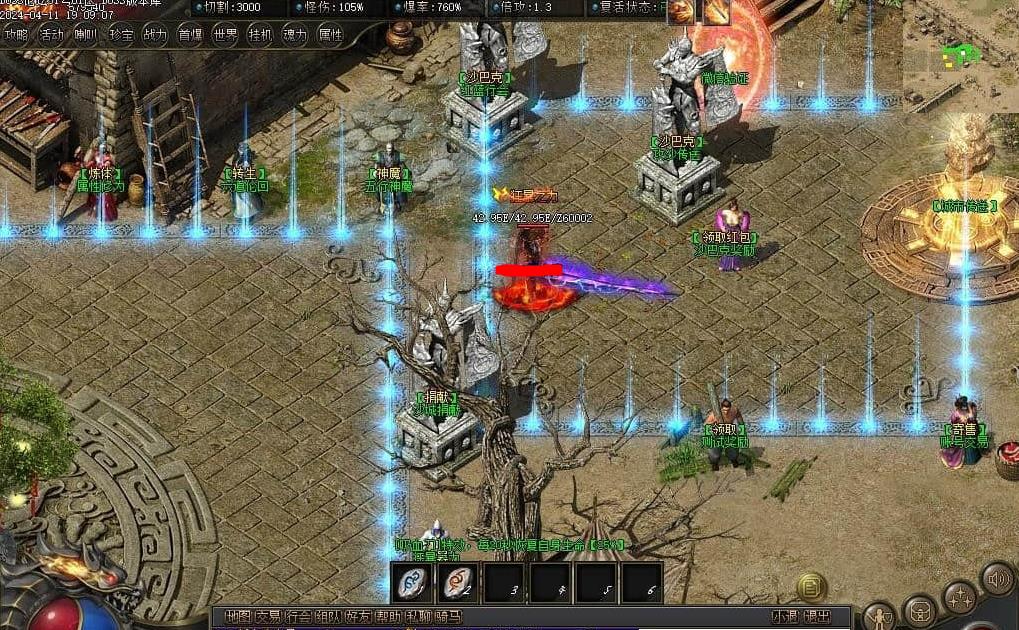Open the 行会 guild panel

(297, 617)
